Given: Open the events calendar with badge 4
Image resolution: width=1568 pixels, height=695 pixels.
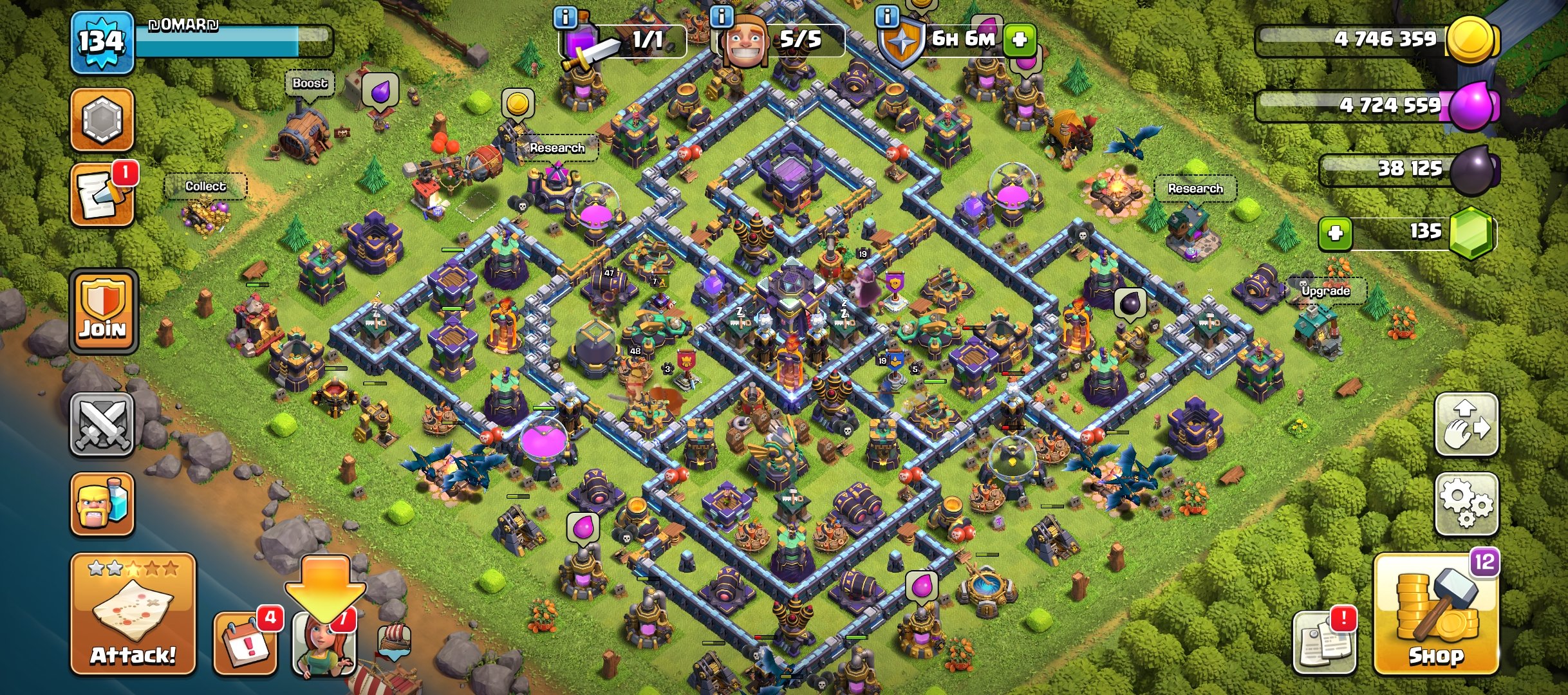Looking at the screenshot, I should 246,641.
